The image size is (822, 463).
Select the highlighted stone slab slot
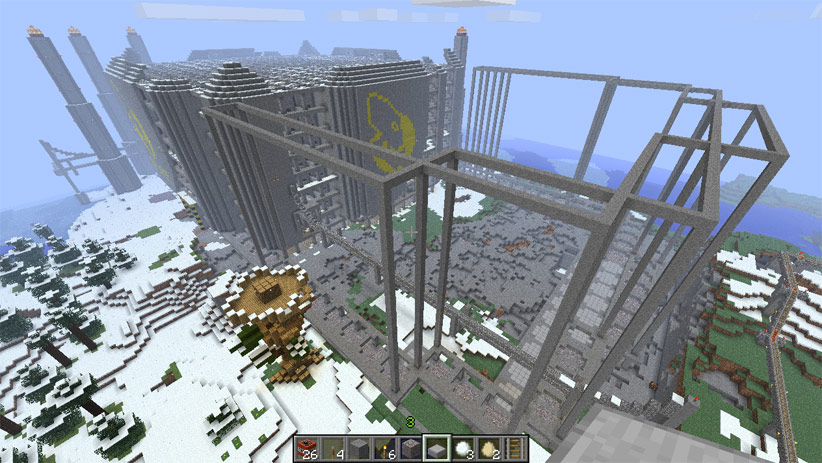point(437,447)
